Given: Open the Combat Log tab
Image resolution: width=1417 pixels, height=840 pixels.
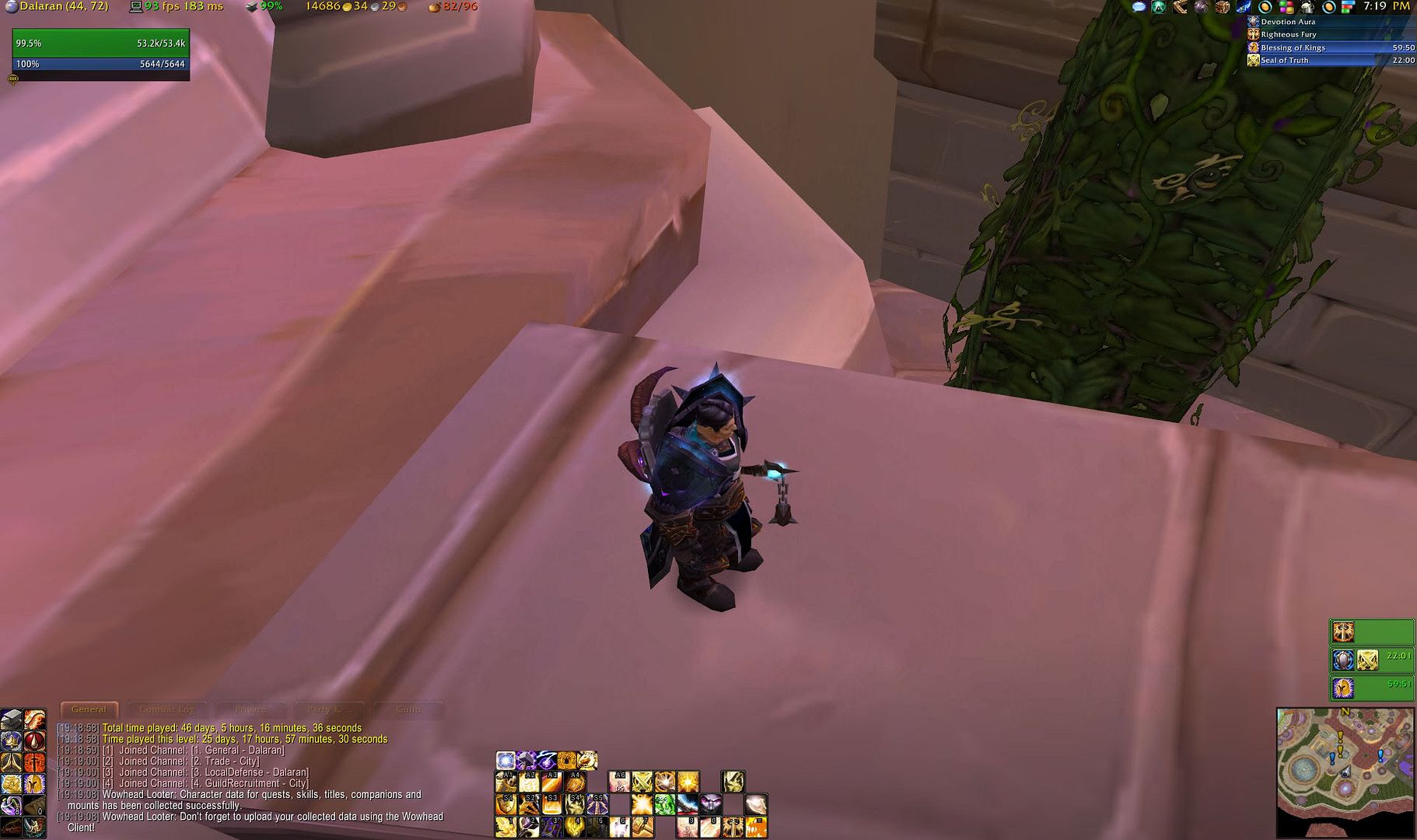Looking at the screenshot, I should pyautogui.click(x=167, y=709).
